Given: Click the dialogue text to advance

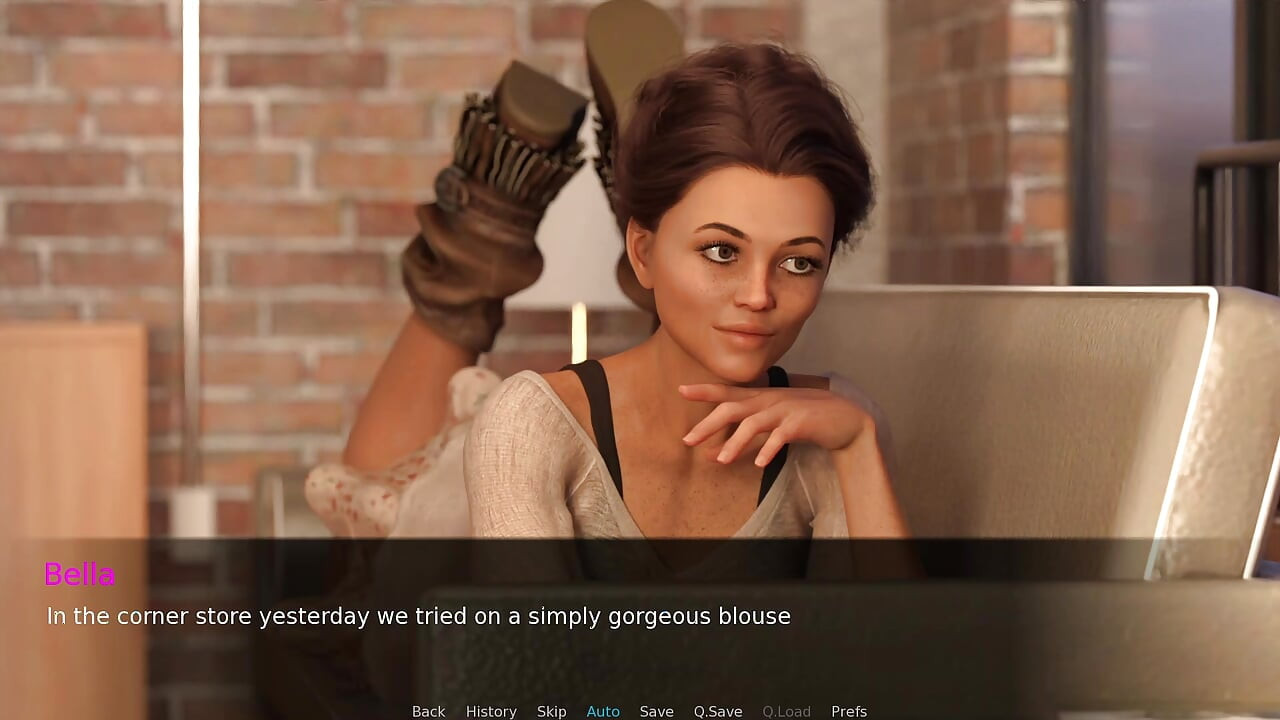Looking at the screenshot, I should tap(417, 616).
